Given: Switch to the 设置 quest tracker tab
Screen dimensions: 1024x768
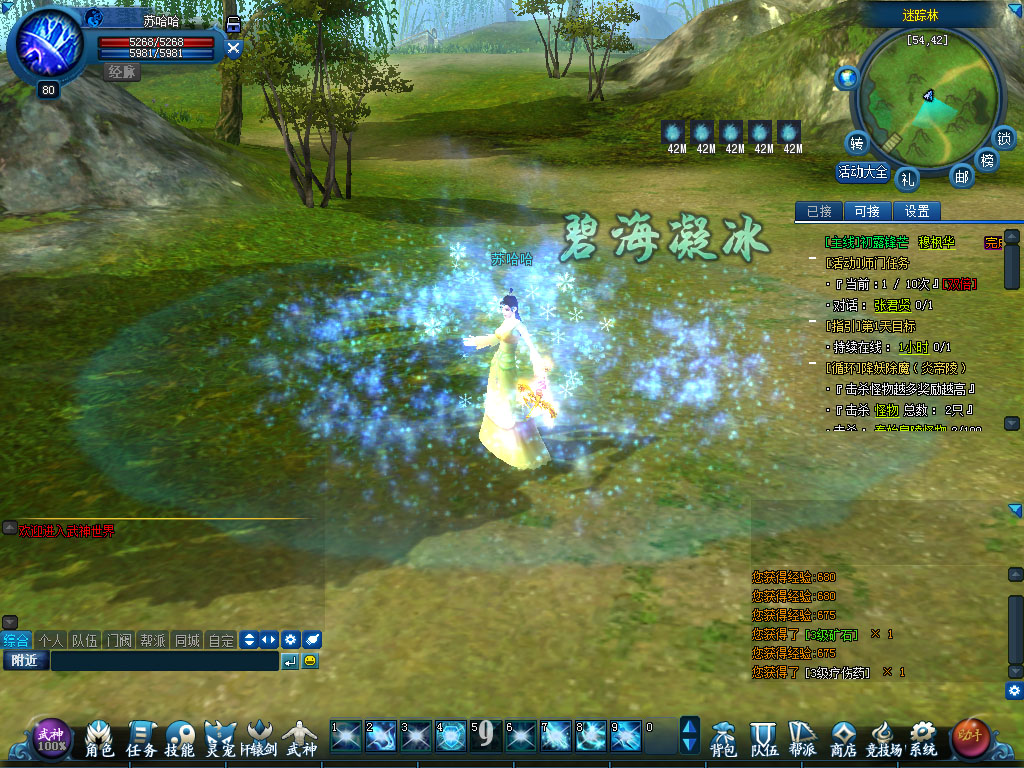Looking at the screenshot, I should pyautogui.click(x=916, y=211).
